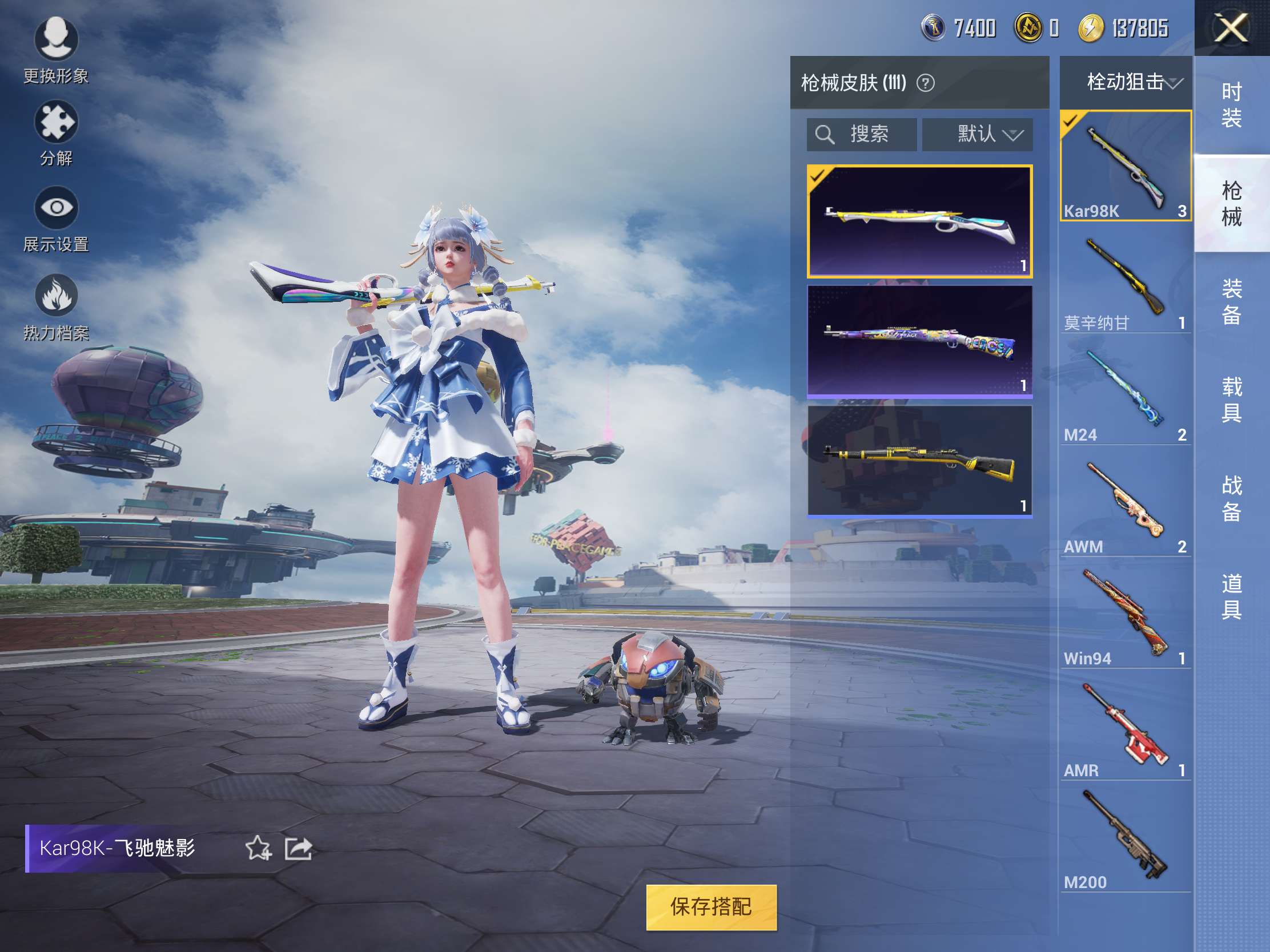Choose the AMR weapon entry
This screenshot has width=1270, height=952.
coord(1125,728)
